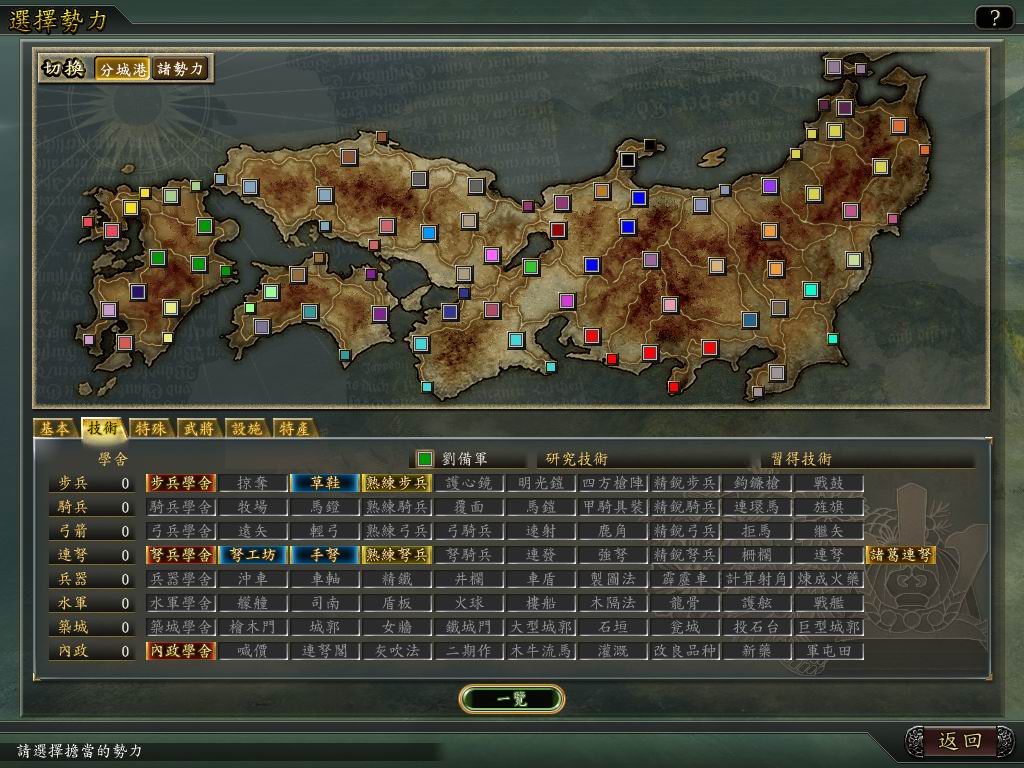Select the 內政學舍 cell
Screen dimensions: 1024x768
click(181, 651)
